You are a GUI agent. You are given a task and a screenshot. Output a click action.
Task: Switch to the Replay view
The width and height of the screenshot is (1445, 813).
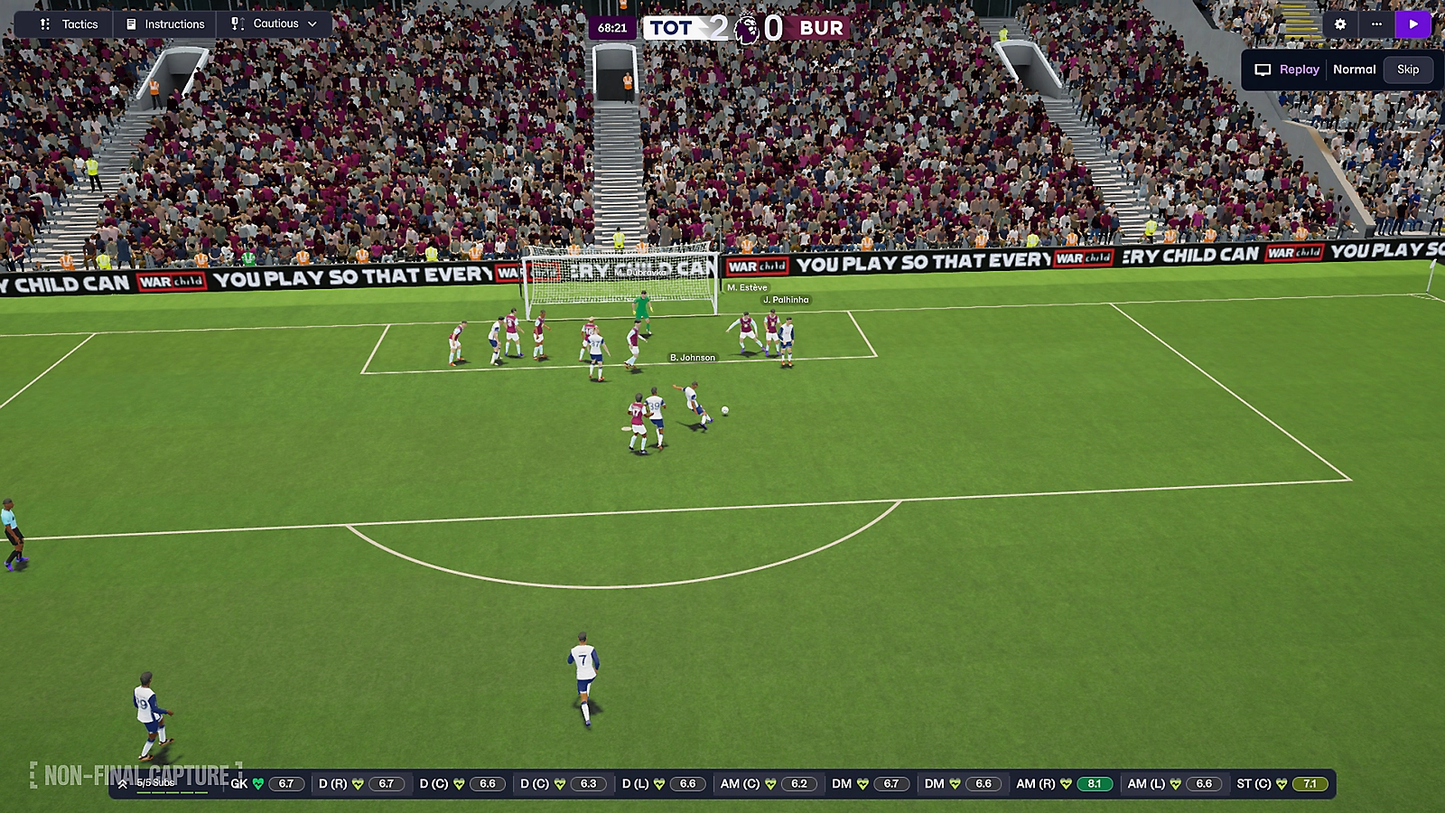[1297, 69]
